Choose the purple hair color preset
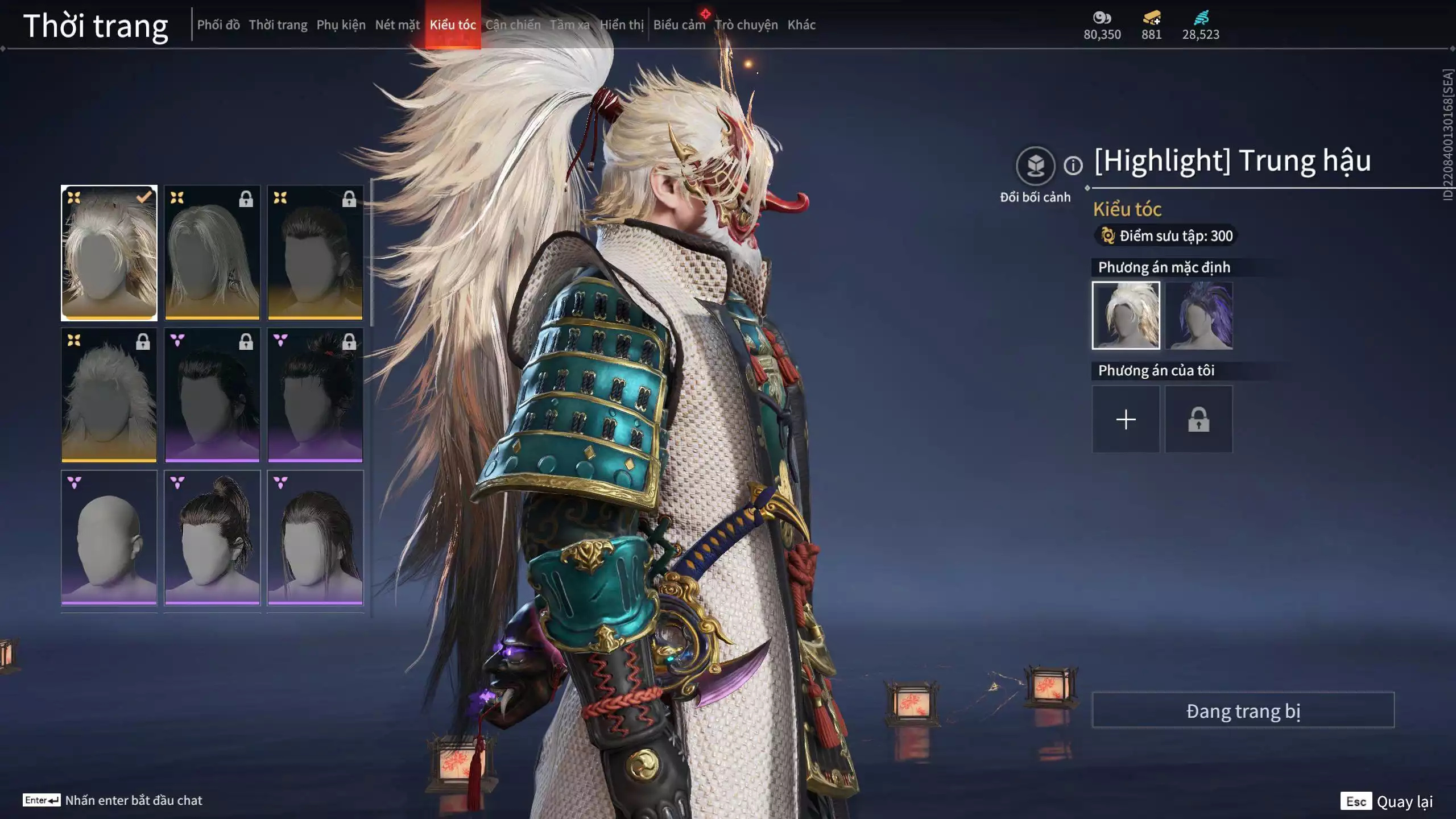This screenshot has width=1456, height=819. [1198, 315]
